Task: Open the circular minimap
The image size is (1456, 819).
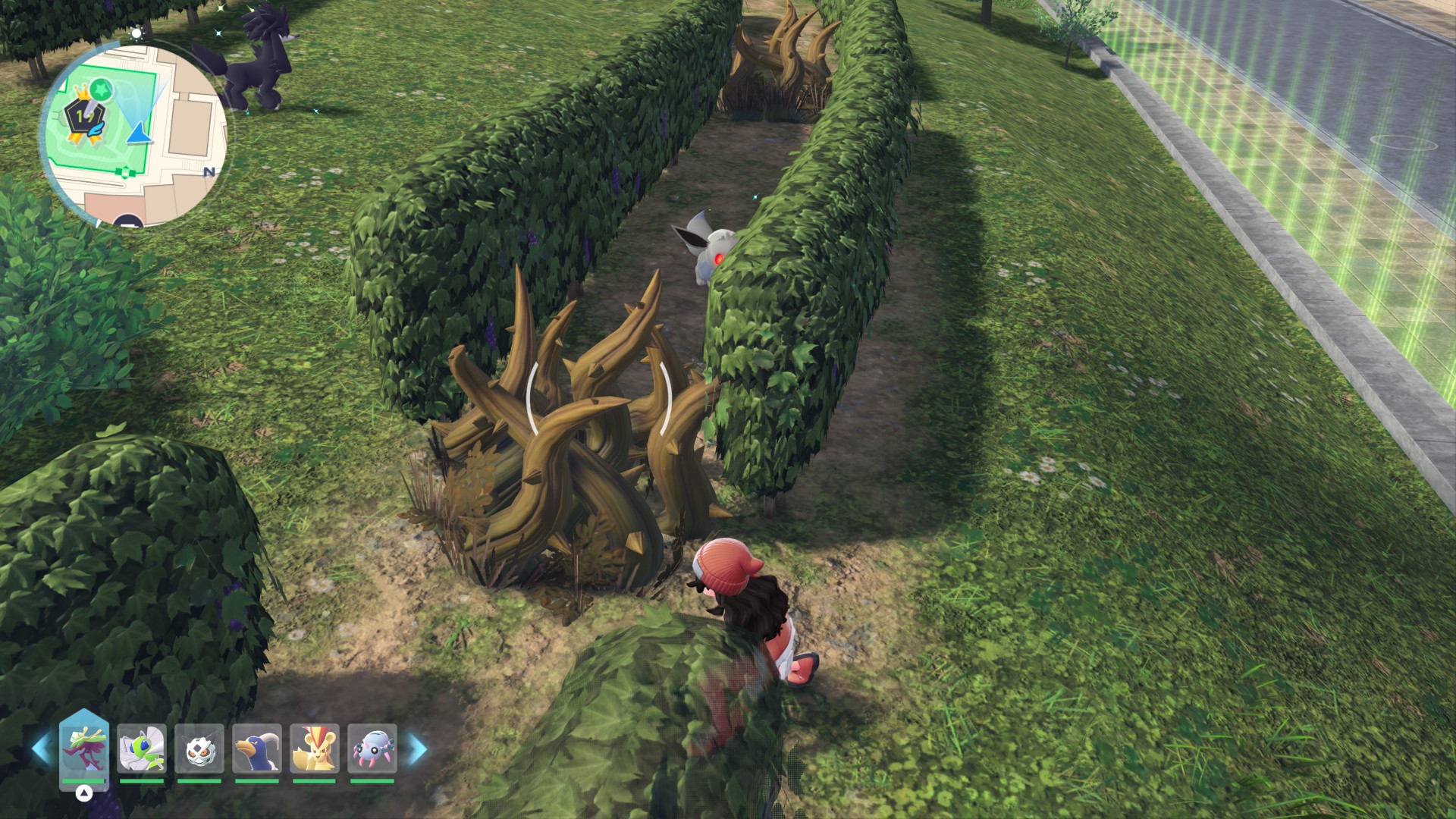Action: pos(135,135)
